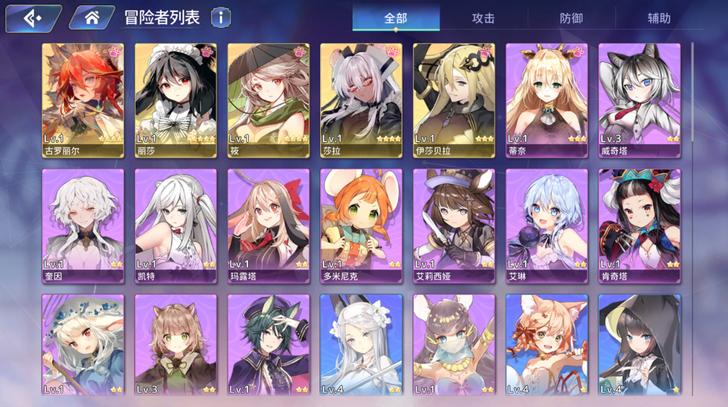Image resolution: width=728 pixels, height=407 pixels.
Task: Open 莎拉's adventurer card
Action: tap(361, 100)
